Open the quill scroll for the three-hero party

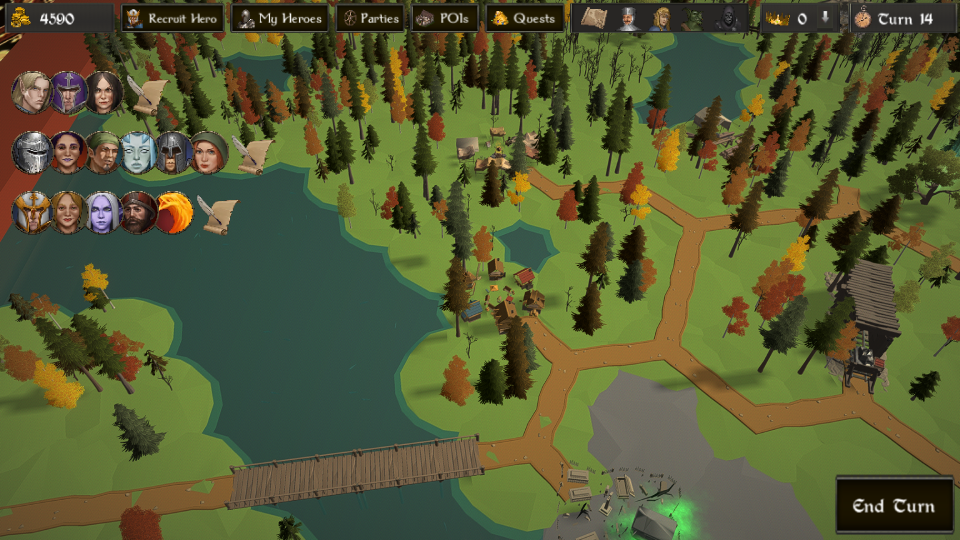[147, 94]
